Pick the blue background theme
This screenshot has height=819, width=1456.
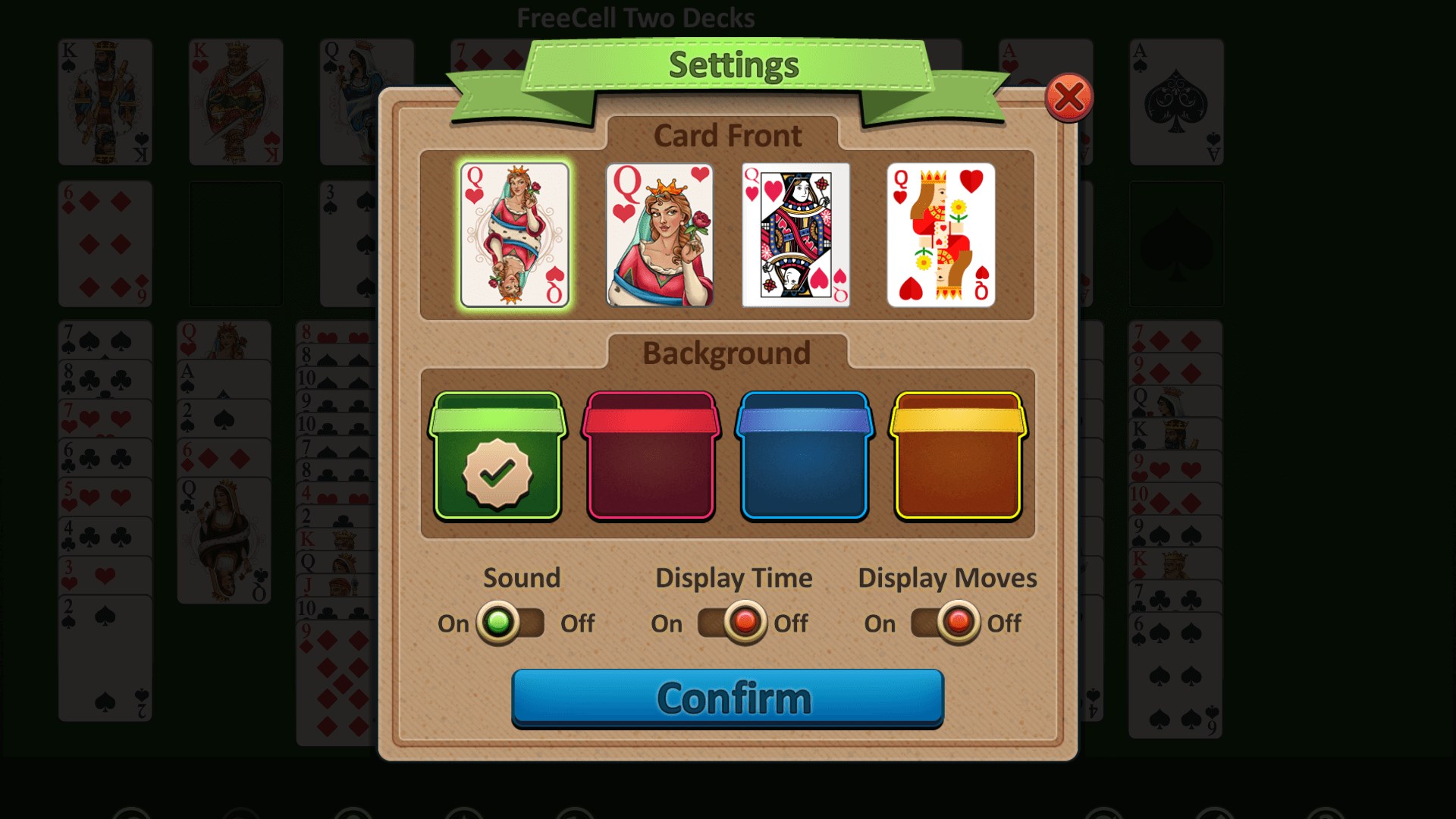pyautogui.click(x=804, y=455)
